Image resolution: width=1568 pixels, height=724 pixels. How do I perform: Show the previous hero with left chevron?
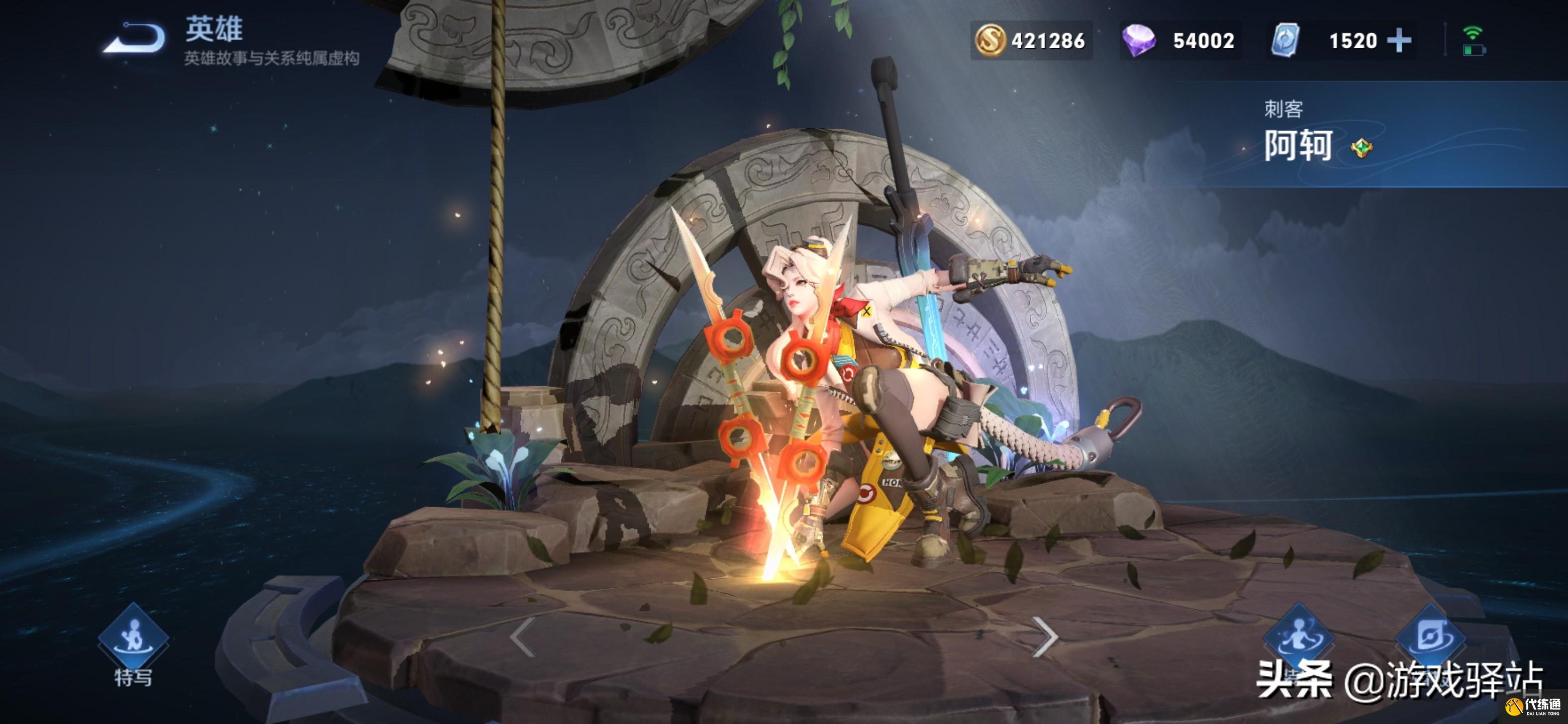pos(523,637)
